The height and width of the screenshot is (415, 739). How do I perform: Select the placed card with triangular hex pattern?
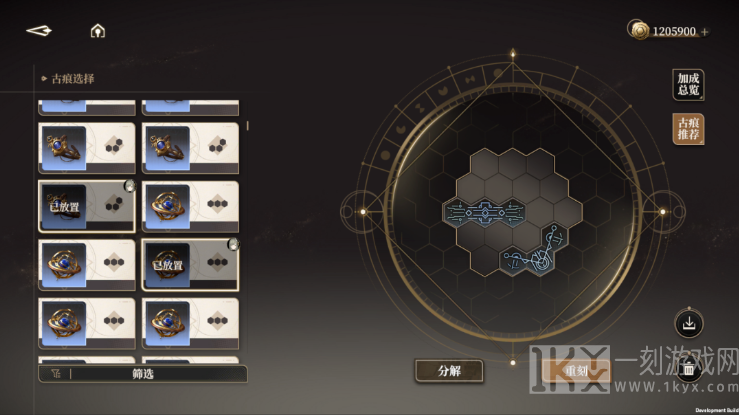tap(87, 205)
